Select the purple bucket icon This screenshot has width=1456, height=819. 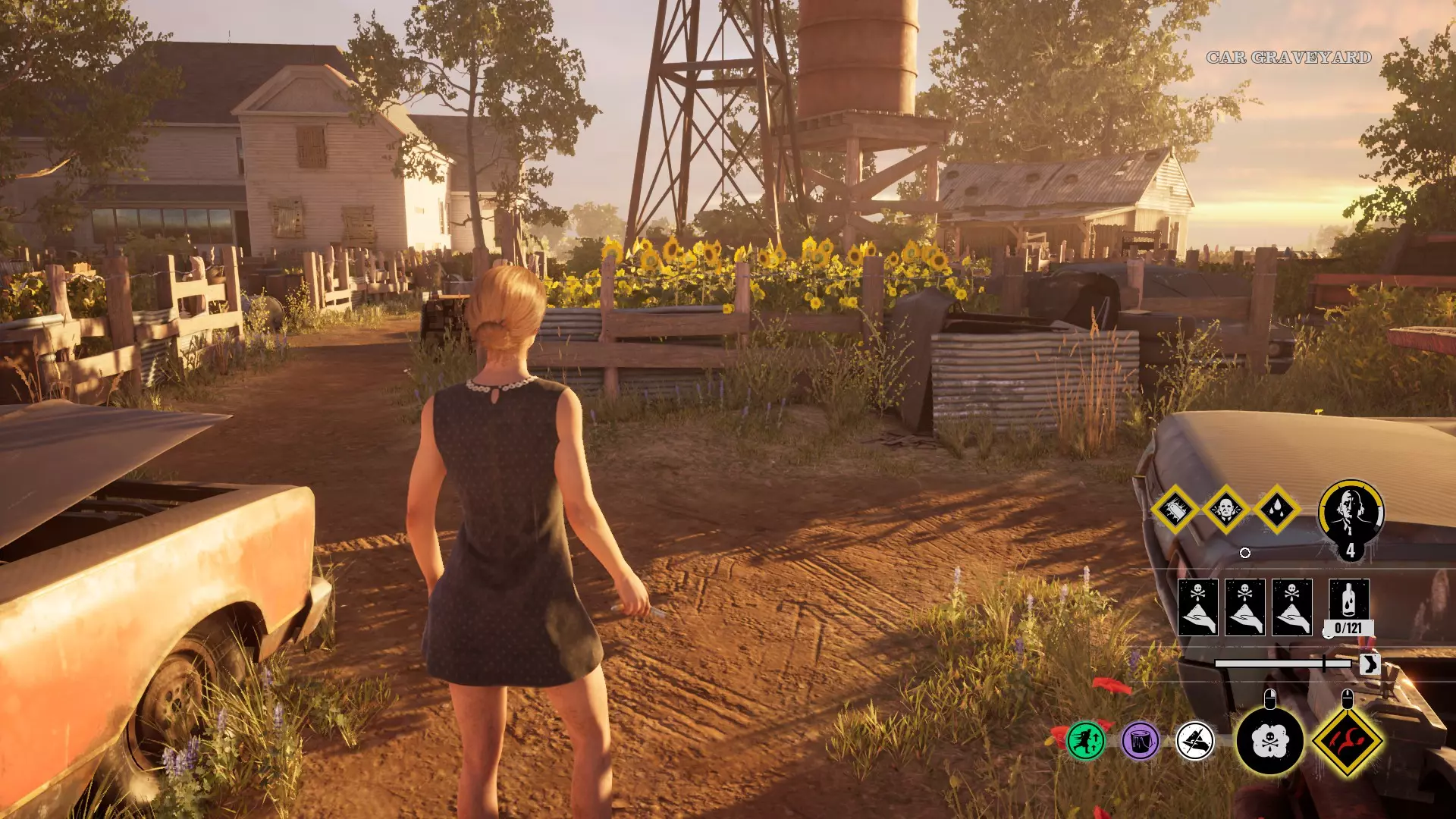tap(1140, 740)
